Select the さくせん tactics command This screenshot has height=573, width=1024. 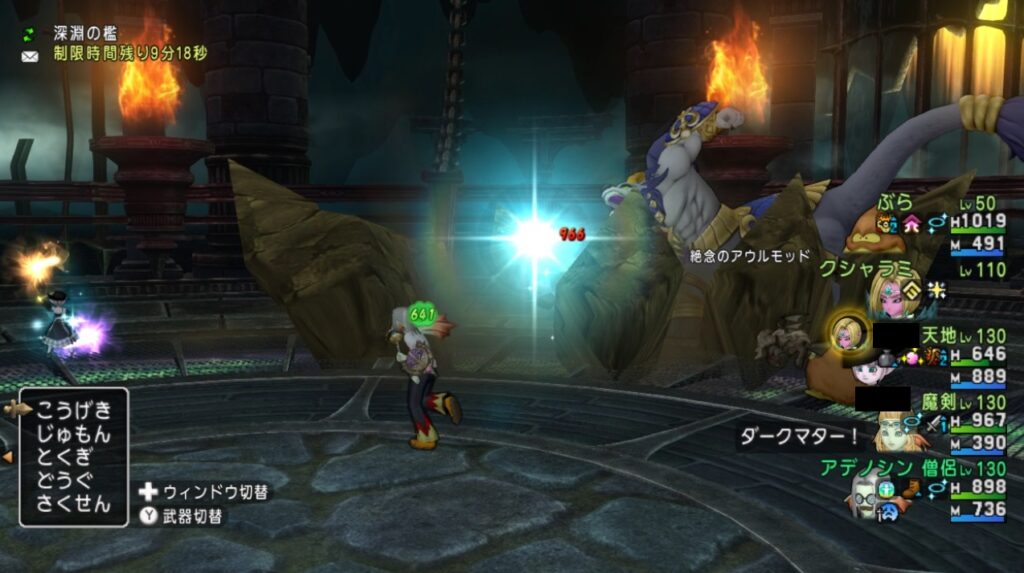[x=74, y=504]
